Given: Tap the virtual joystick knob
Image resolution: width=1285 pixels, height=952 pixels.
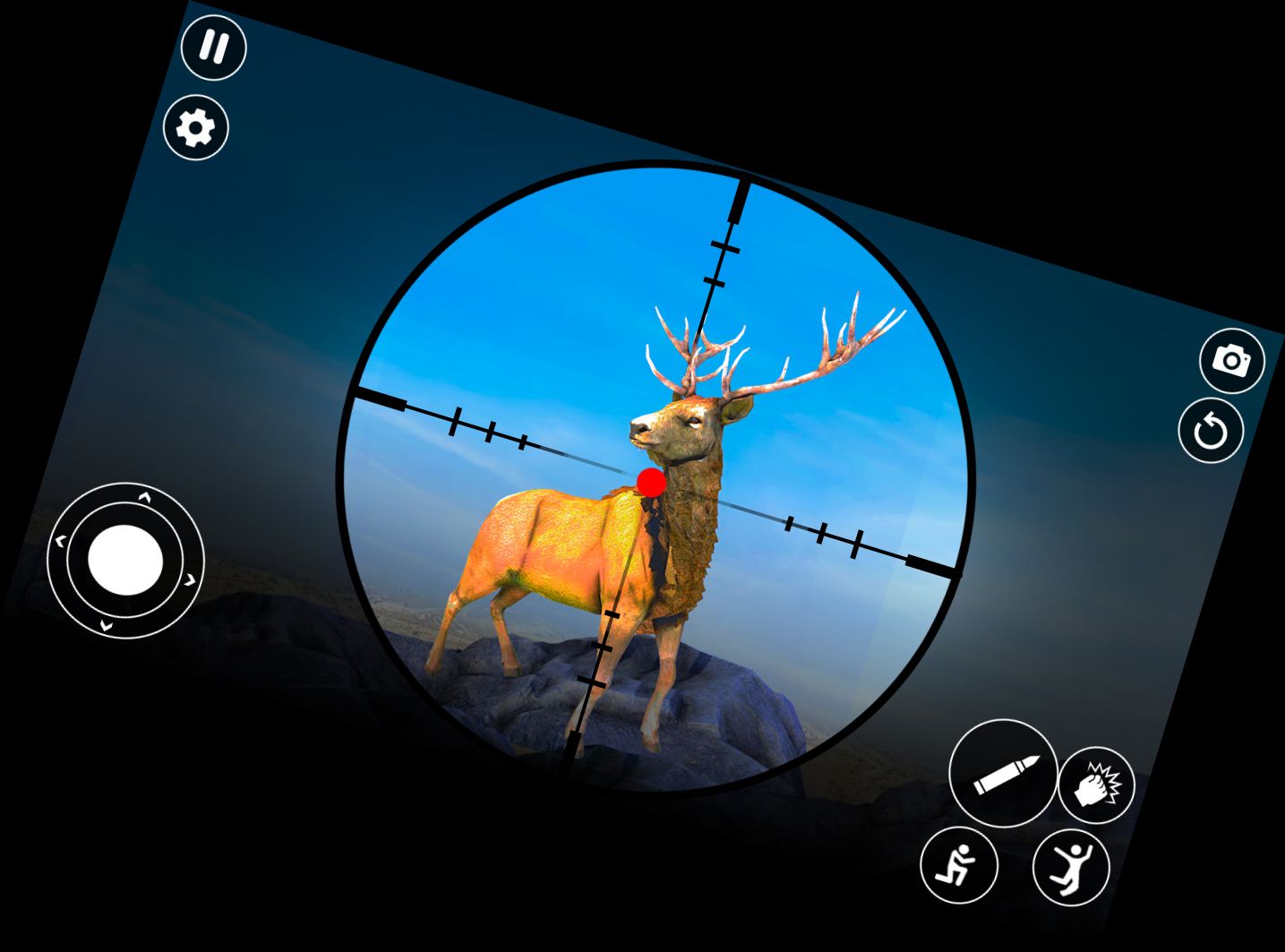Looking at the screenshot, I should (x=125, y=561).
